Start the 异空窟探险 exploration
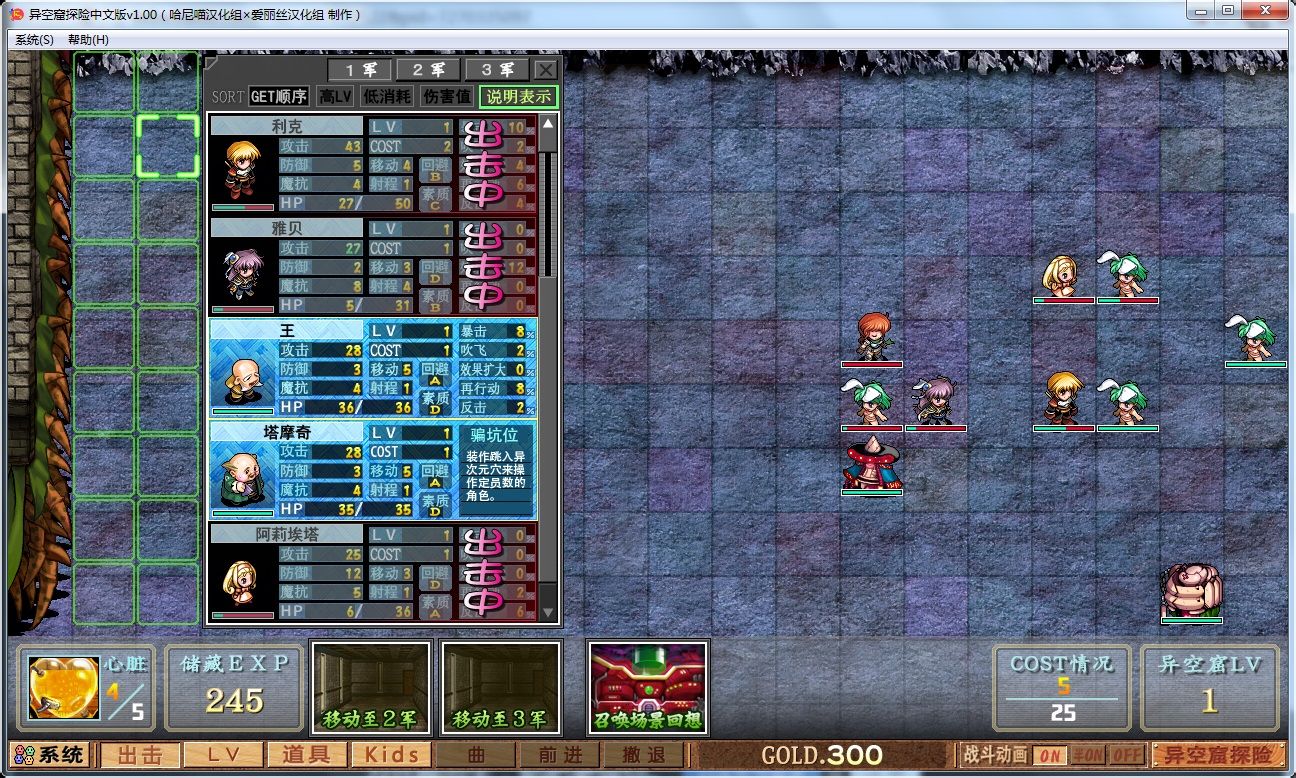The image size is (1296, 778). coord(1217,755)
